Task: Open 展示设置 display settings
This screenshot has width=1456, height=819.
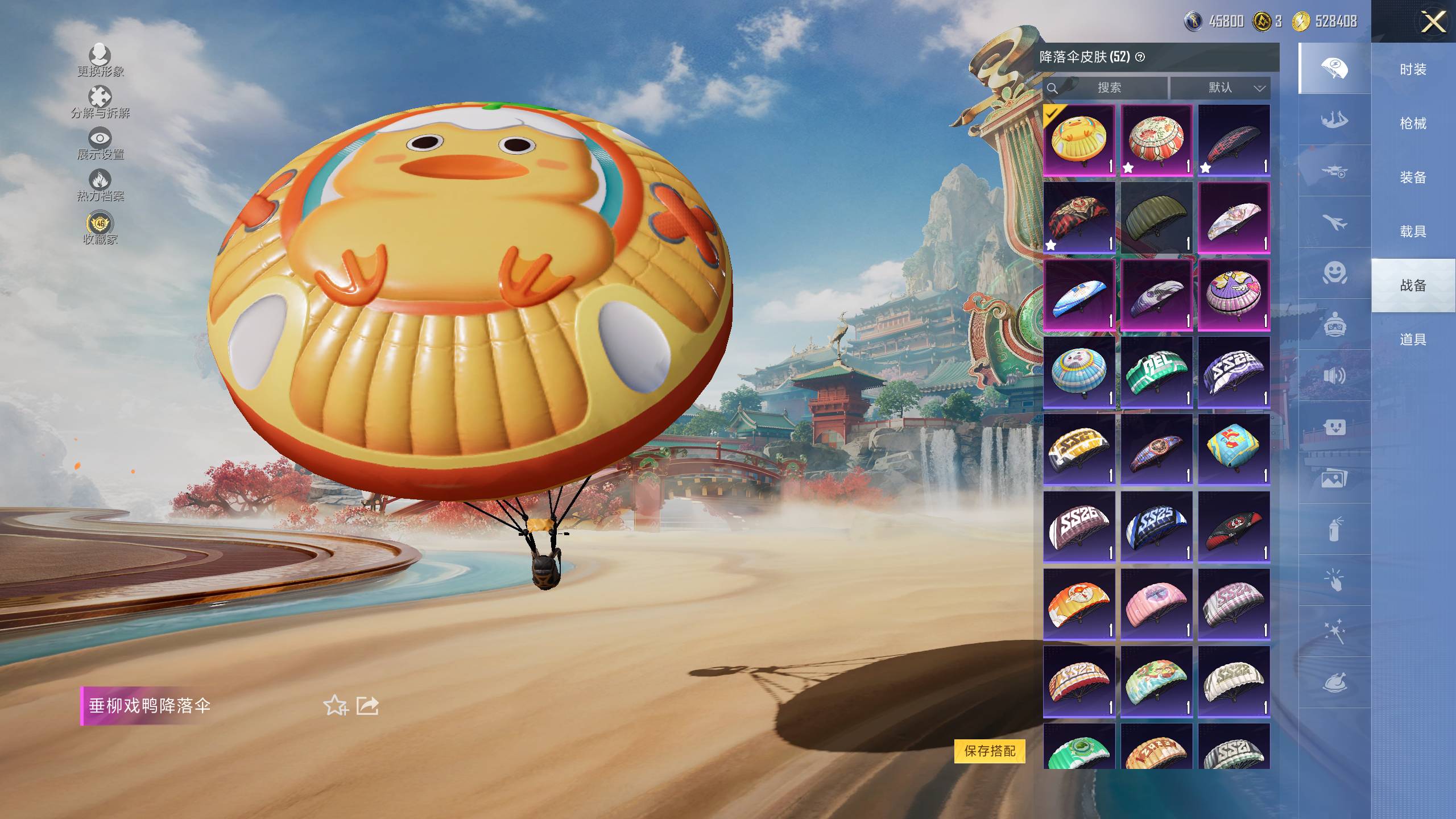Action: tap(100, 143)
